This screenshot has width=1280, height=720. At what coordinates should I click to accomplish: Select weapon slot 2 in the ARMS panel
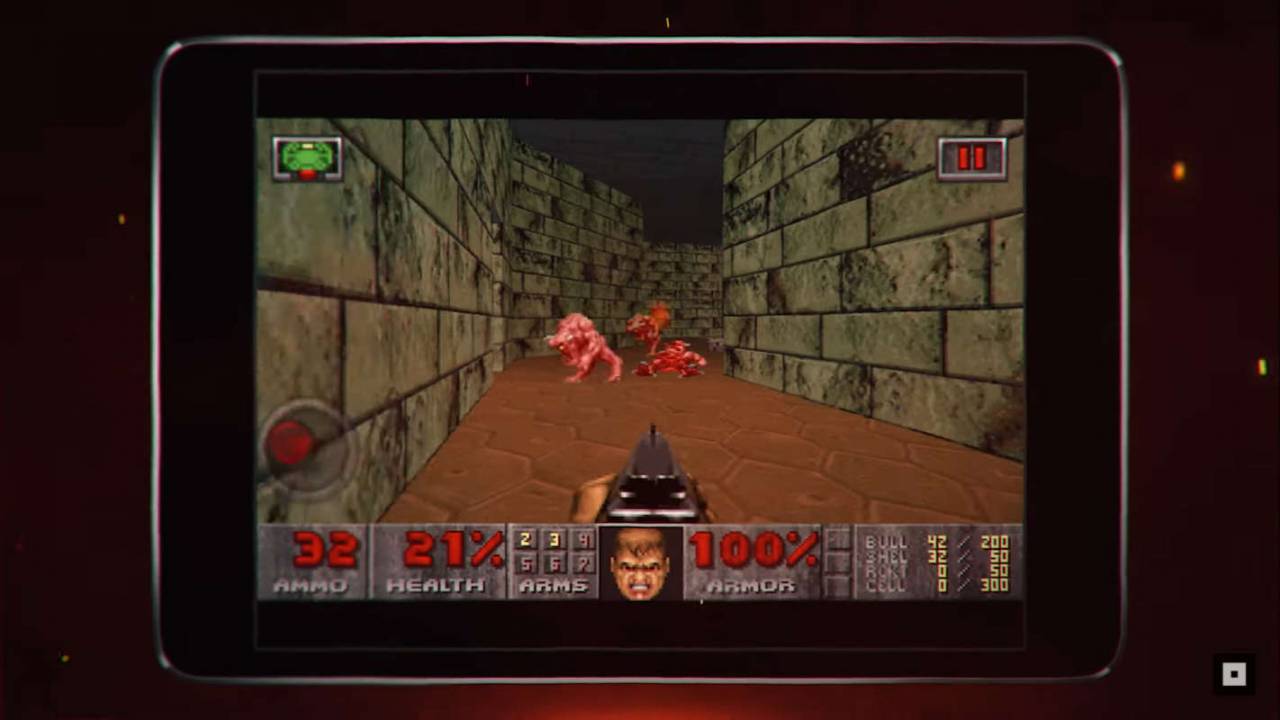click(x=524, y=541)
